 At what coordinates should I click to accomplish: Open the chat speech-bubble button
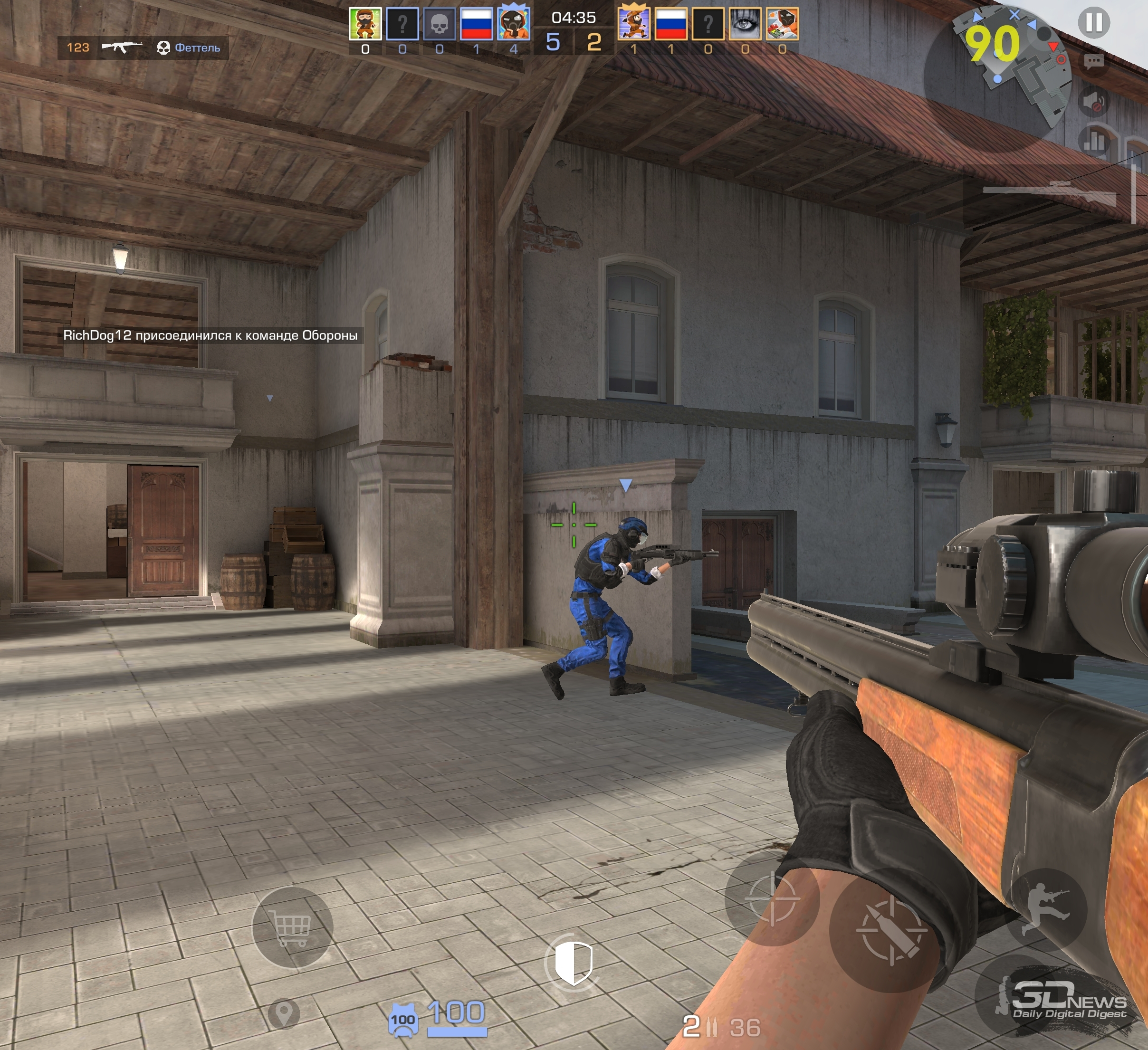coord(1093,61)
